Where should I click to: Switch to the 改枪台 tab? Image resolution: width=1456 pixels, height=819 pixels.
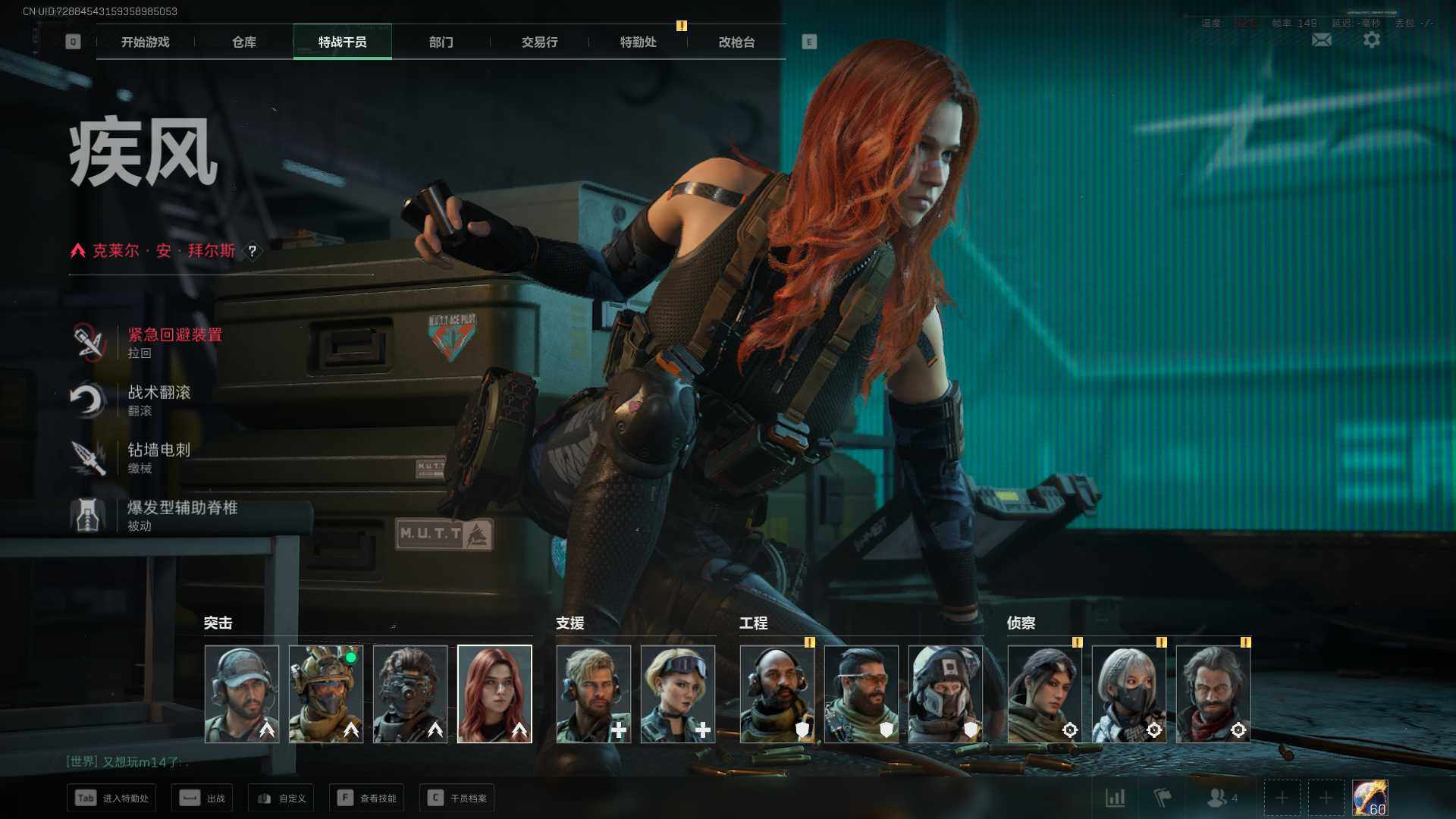(x=737, y=42)
